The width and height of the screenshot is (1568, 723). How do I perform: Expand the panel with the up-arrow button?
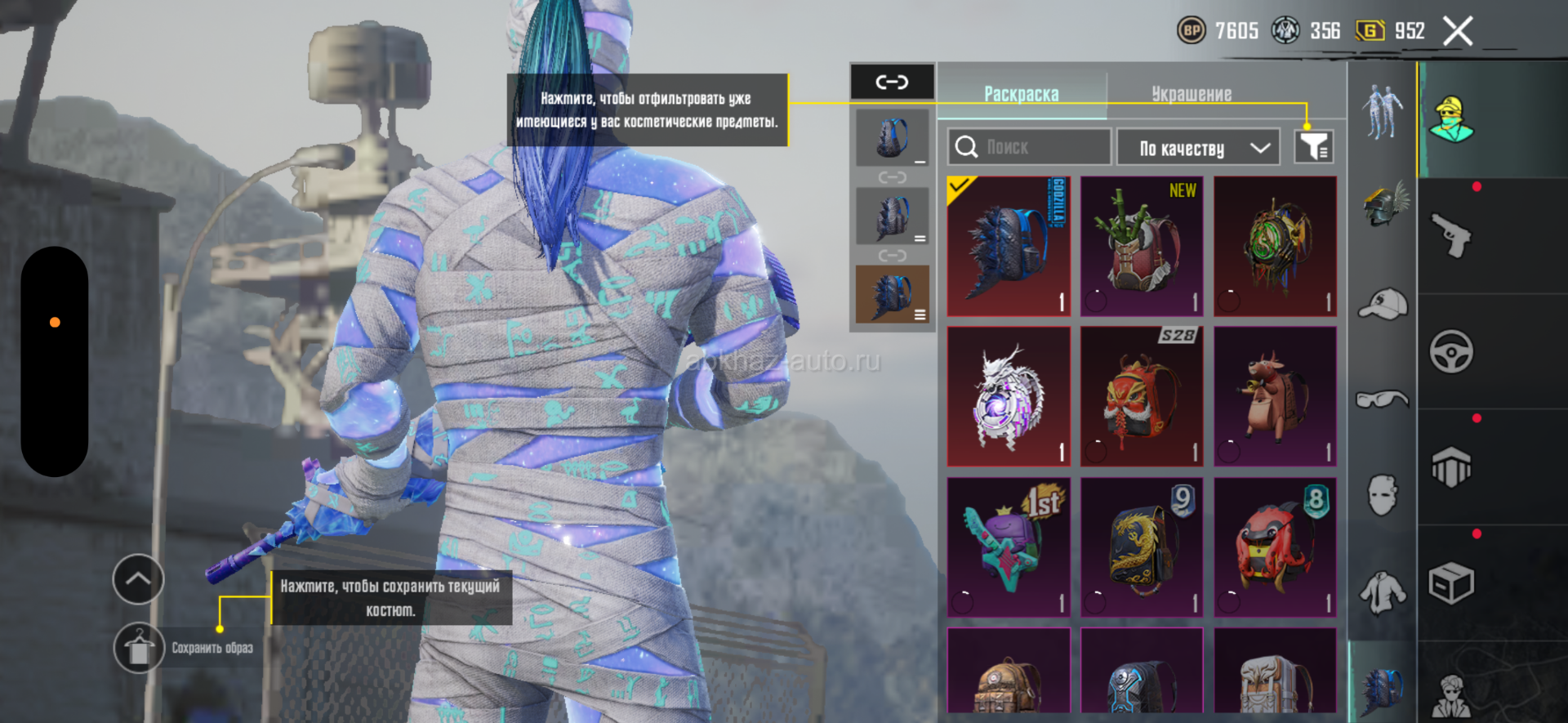[138, 579]
